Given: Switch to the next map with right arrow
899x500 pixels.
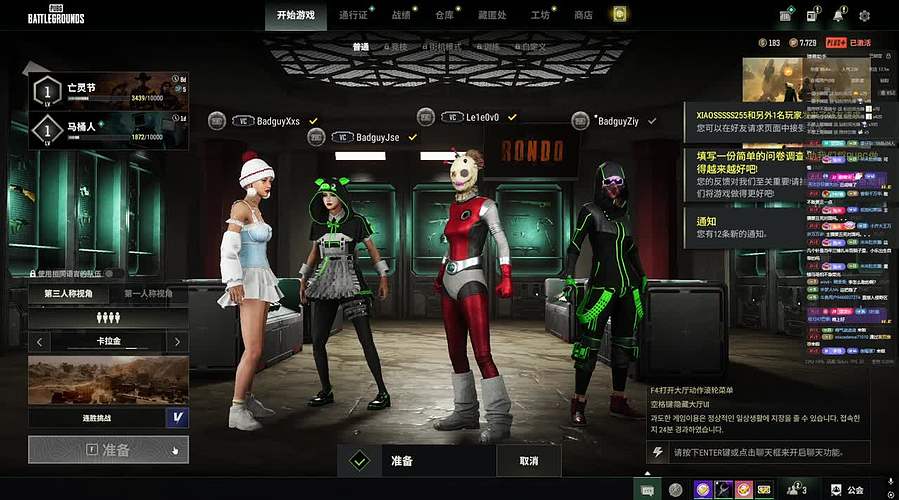Looking at the screenshot, I should (178, 342).
